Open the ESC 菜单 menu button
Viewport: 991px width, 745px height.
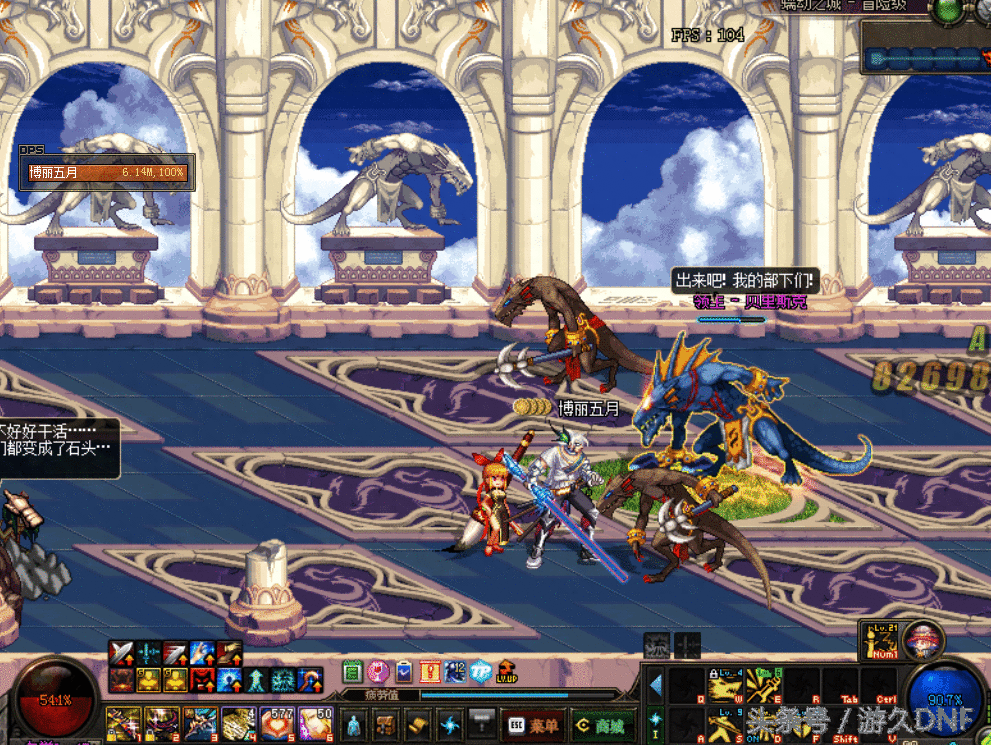(x=532, y=723)
